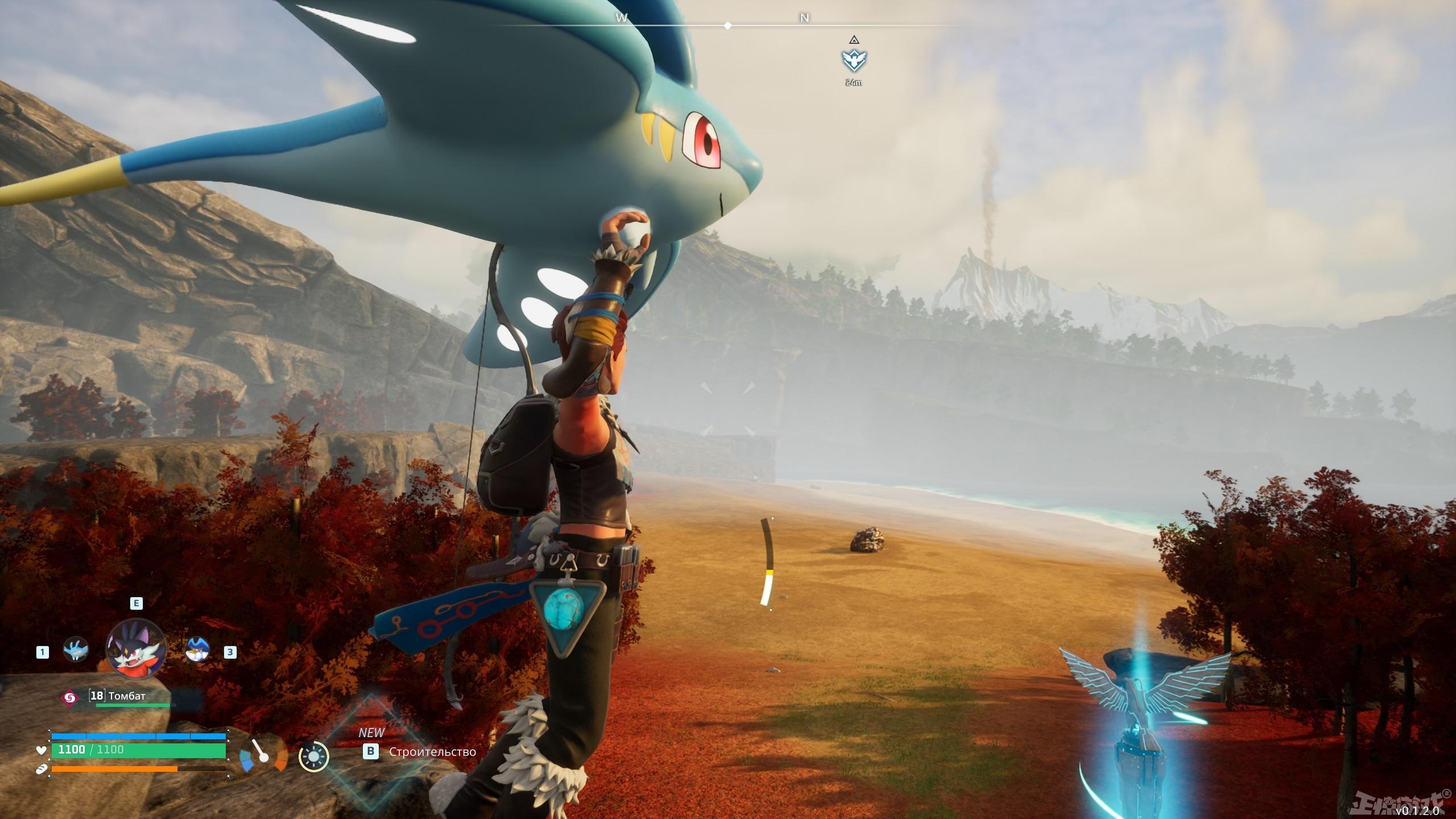Image resolution: width=1456 pixels, height=819 pixels.
Task: Switch to the blue winged pal on the left
Action: [x=76, y=650]
